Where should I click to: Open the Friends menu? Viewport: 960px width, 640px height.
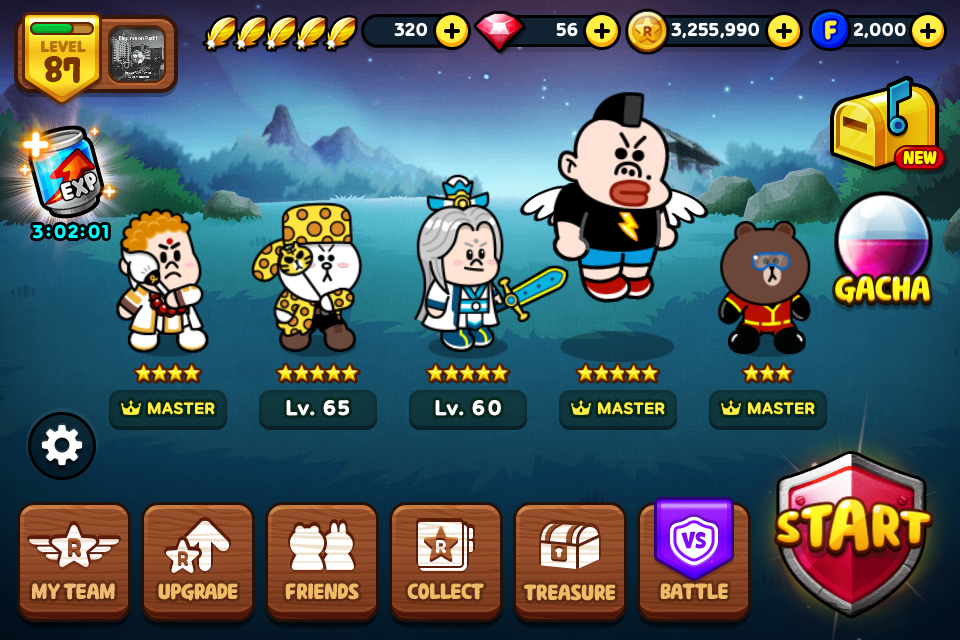(x=322, y=560)
